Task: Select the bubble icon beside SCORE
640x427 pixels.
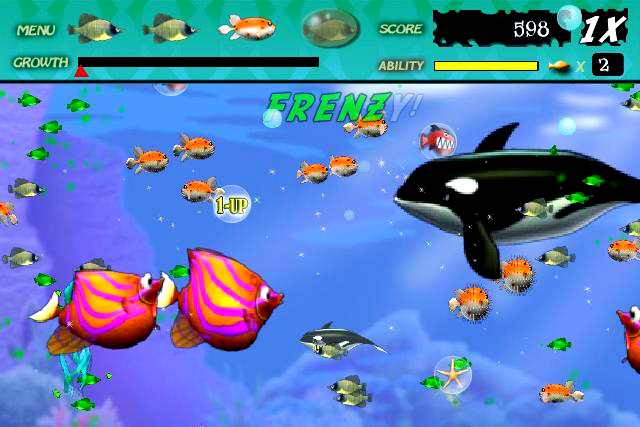Action: (331, 29)
